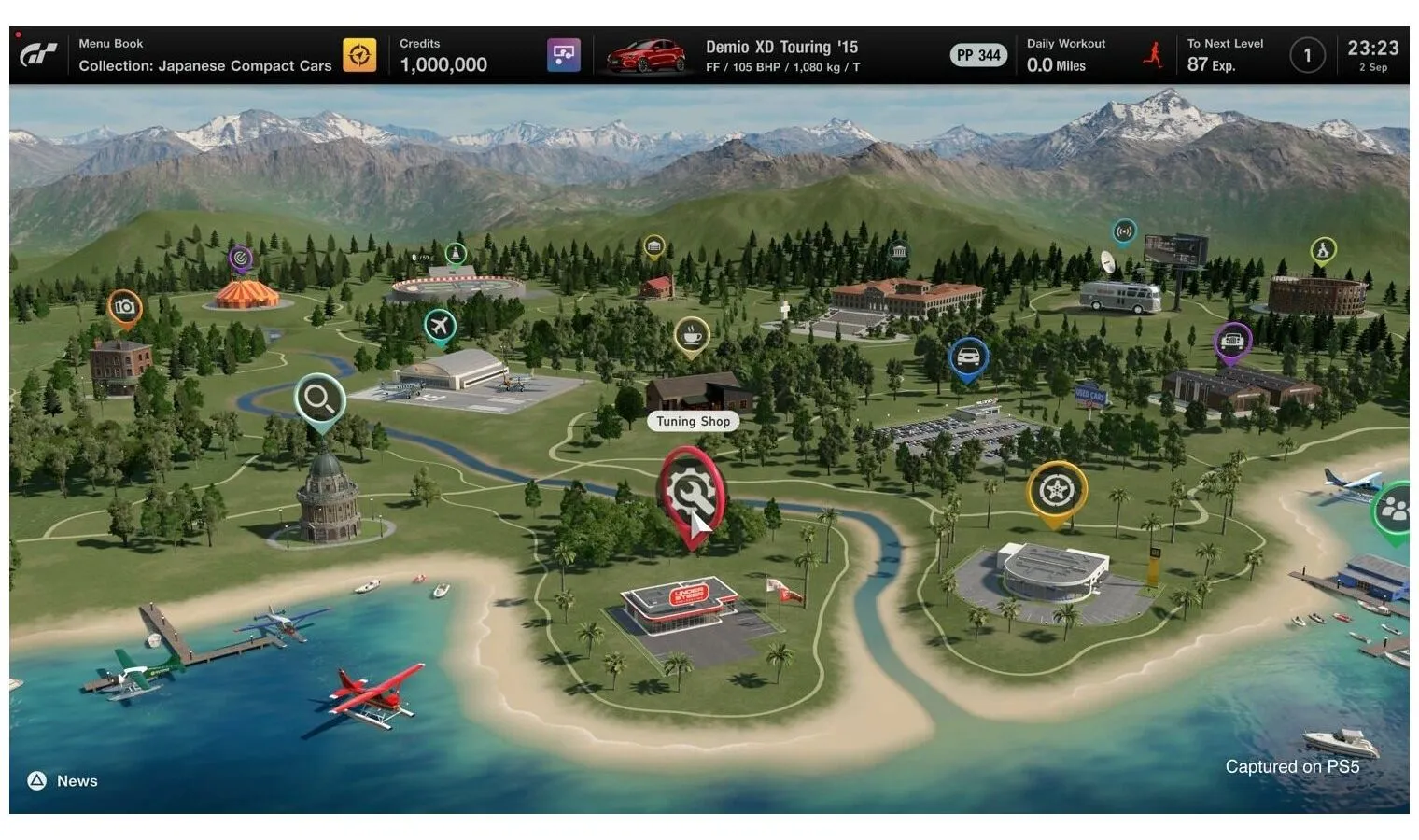Open the magnifying glass marker
Screen dimensions: 1419x840
(319, 399)
